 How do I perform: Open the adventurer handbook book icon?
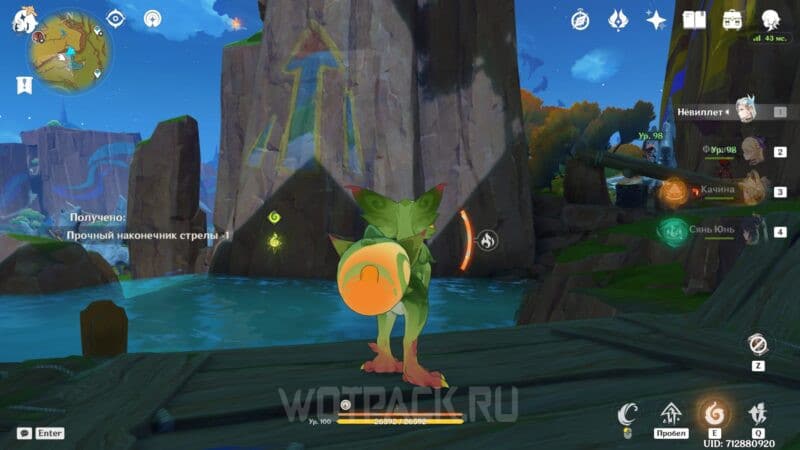pyautogui.click(x=694, y=20)
